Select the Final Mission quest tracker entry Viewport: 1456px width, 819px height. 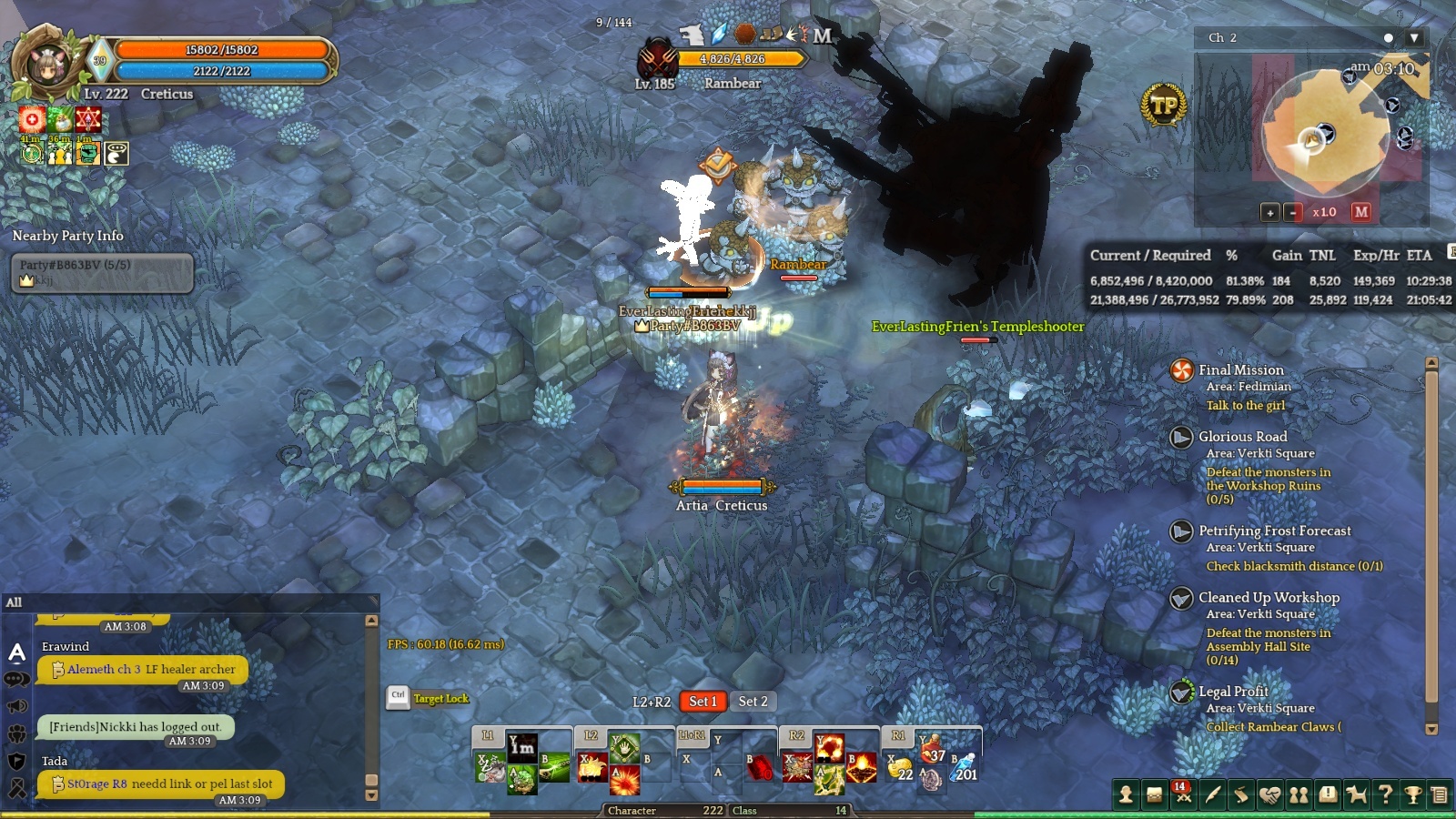tap(1241, 370)
